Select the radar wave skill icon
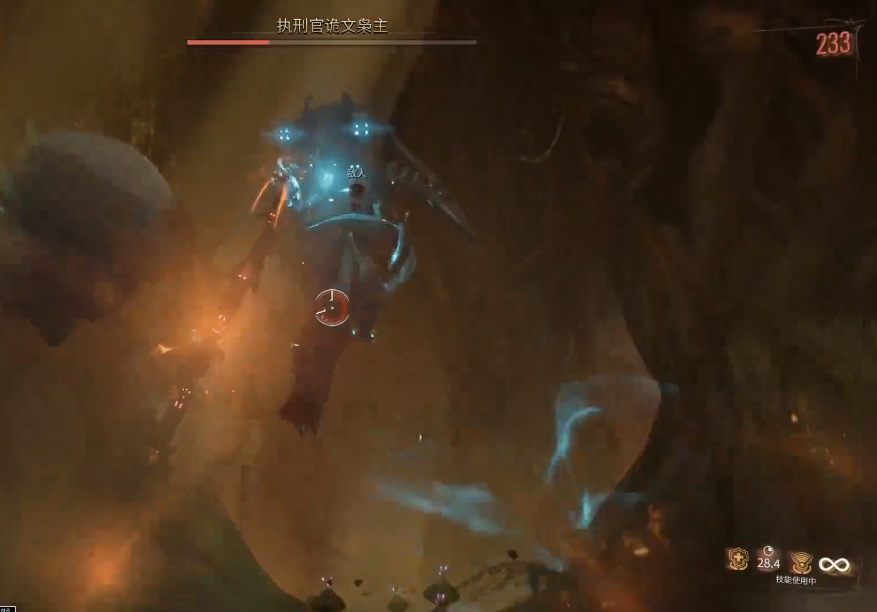The width and height of the screenshot is (877, 612). pos(801,562)
